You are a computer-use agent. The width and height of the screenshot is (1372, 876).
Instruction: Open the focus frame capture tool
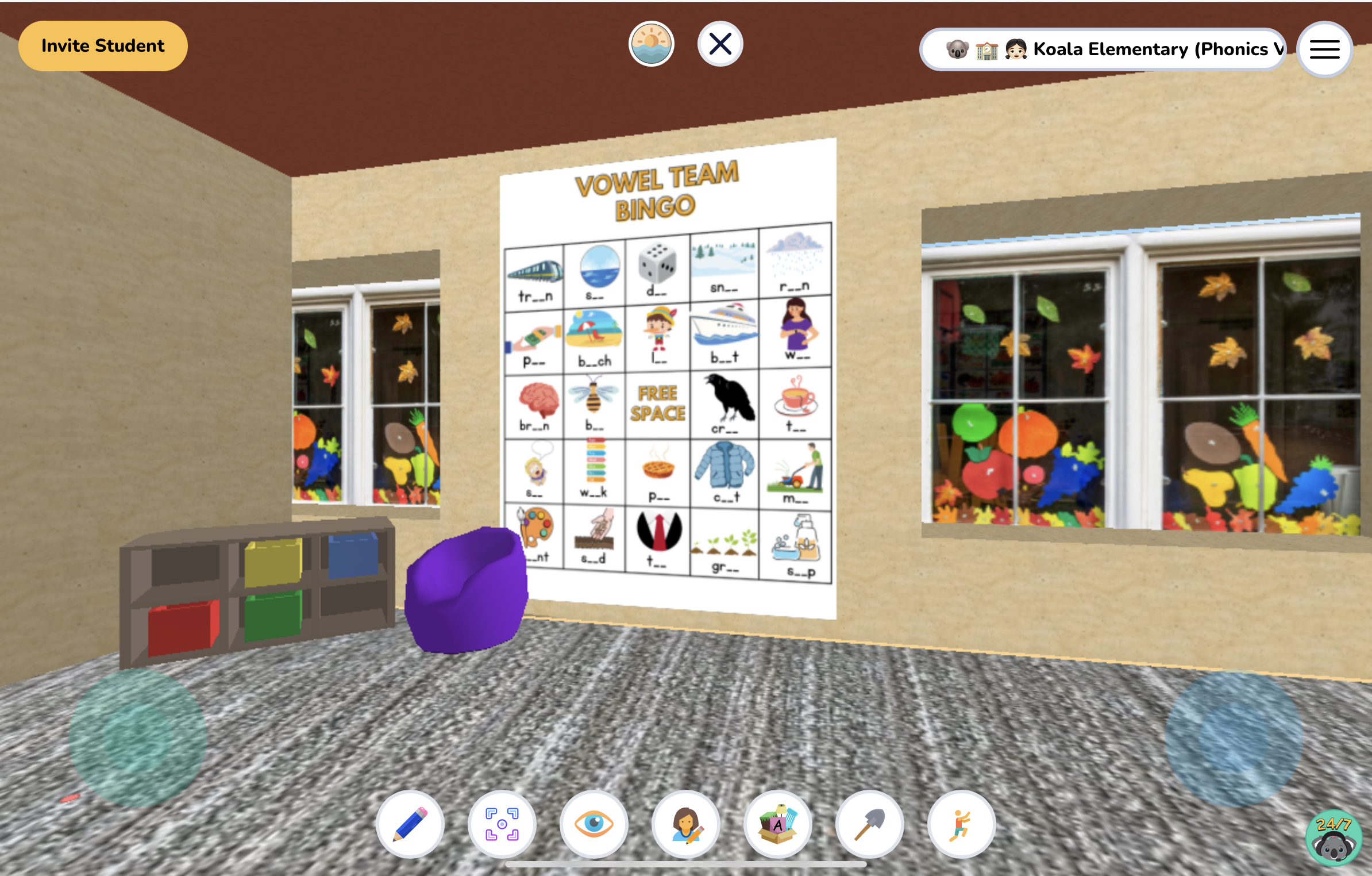[503, 824]
